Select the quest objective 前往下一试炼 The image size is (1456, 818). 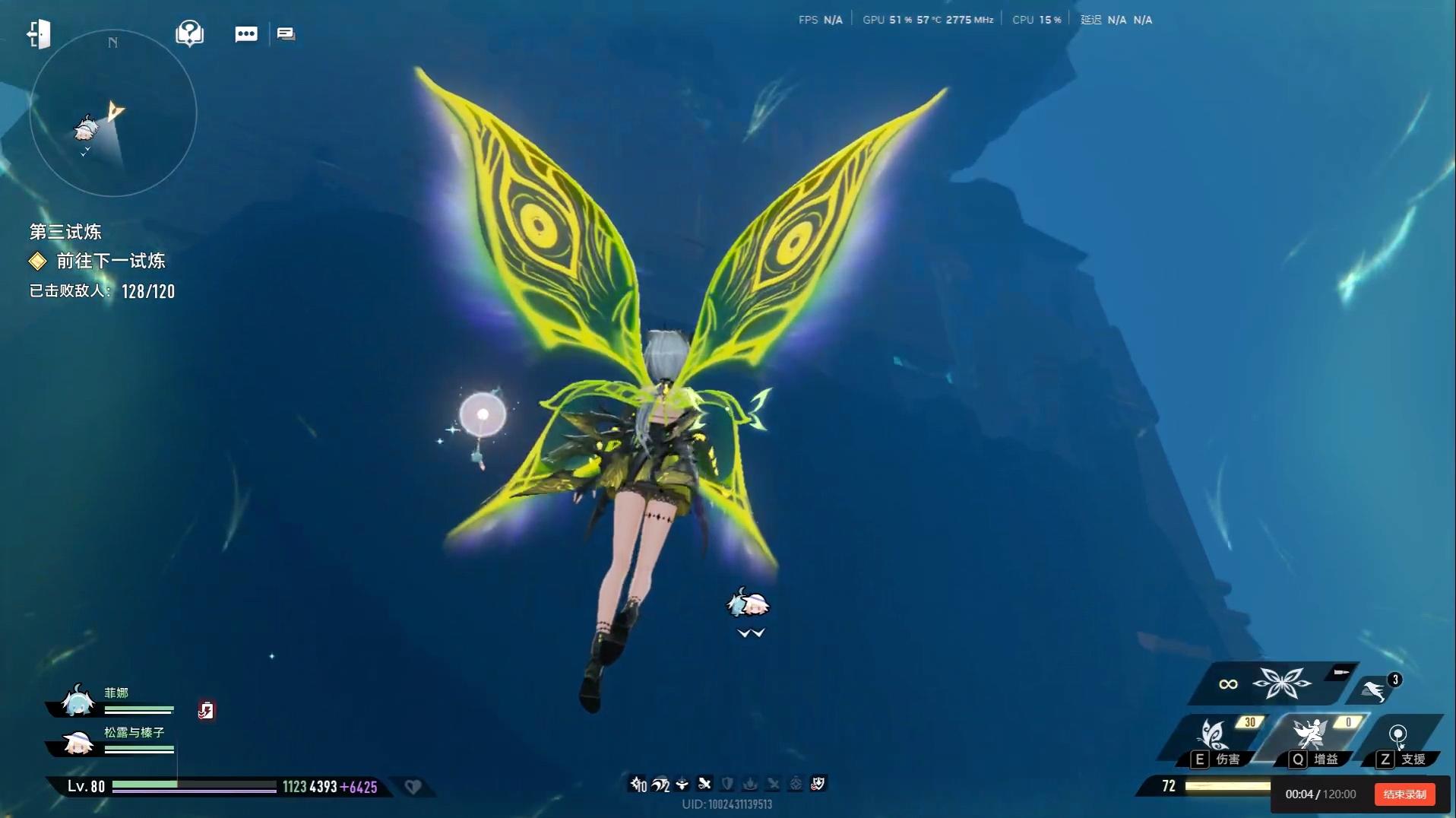point(110,262)
